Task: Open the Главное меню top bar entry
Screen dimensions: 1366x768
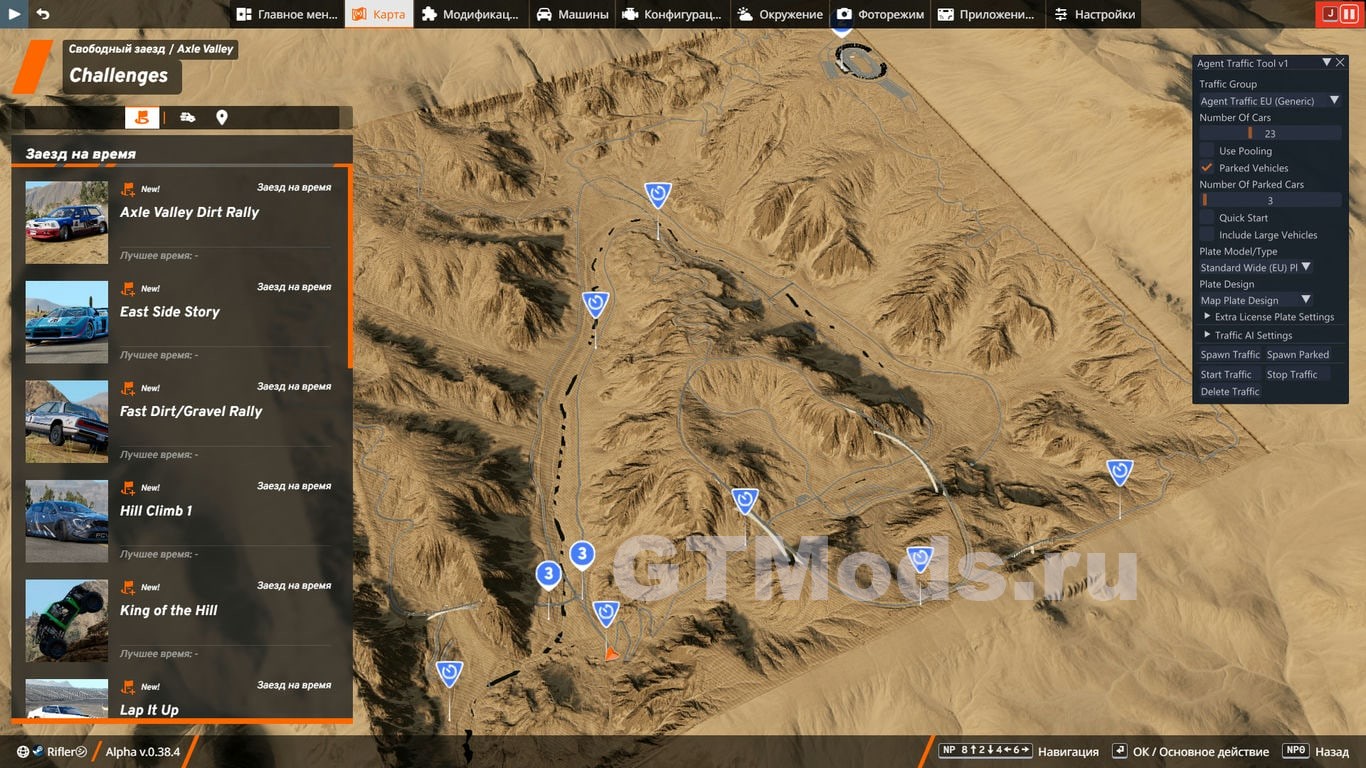Action: point(287,14)
